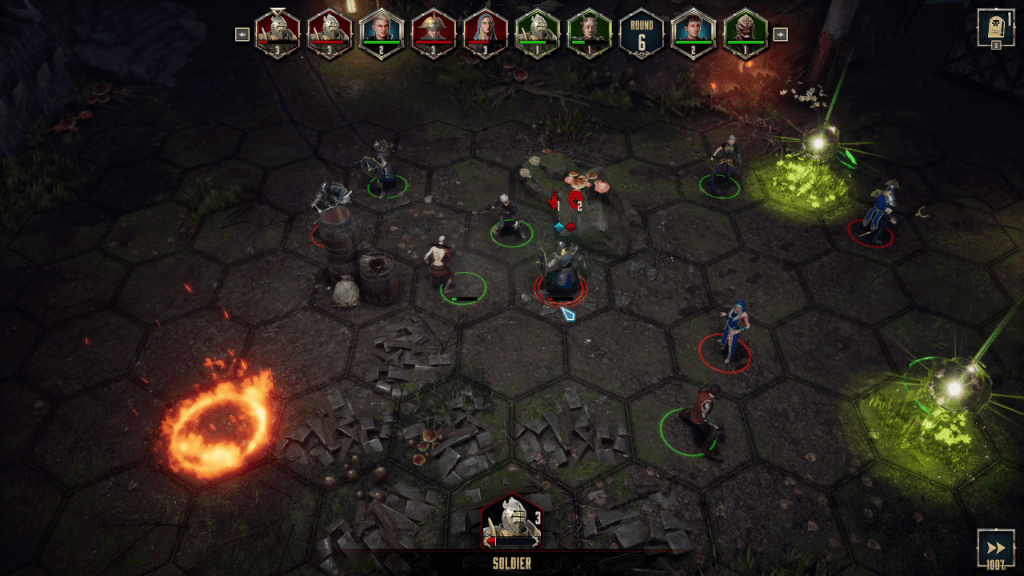This screenshot has width=1024, height=576.
Task: Activate the fast-forward button
Action: point(996,549)
